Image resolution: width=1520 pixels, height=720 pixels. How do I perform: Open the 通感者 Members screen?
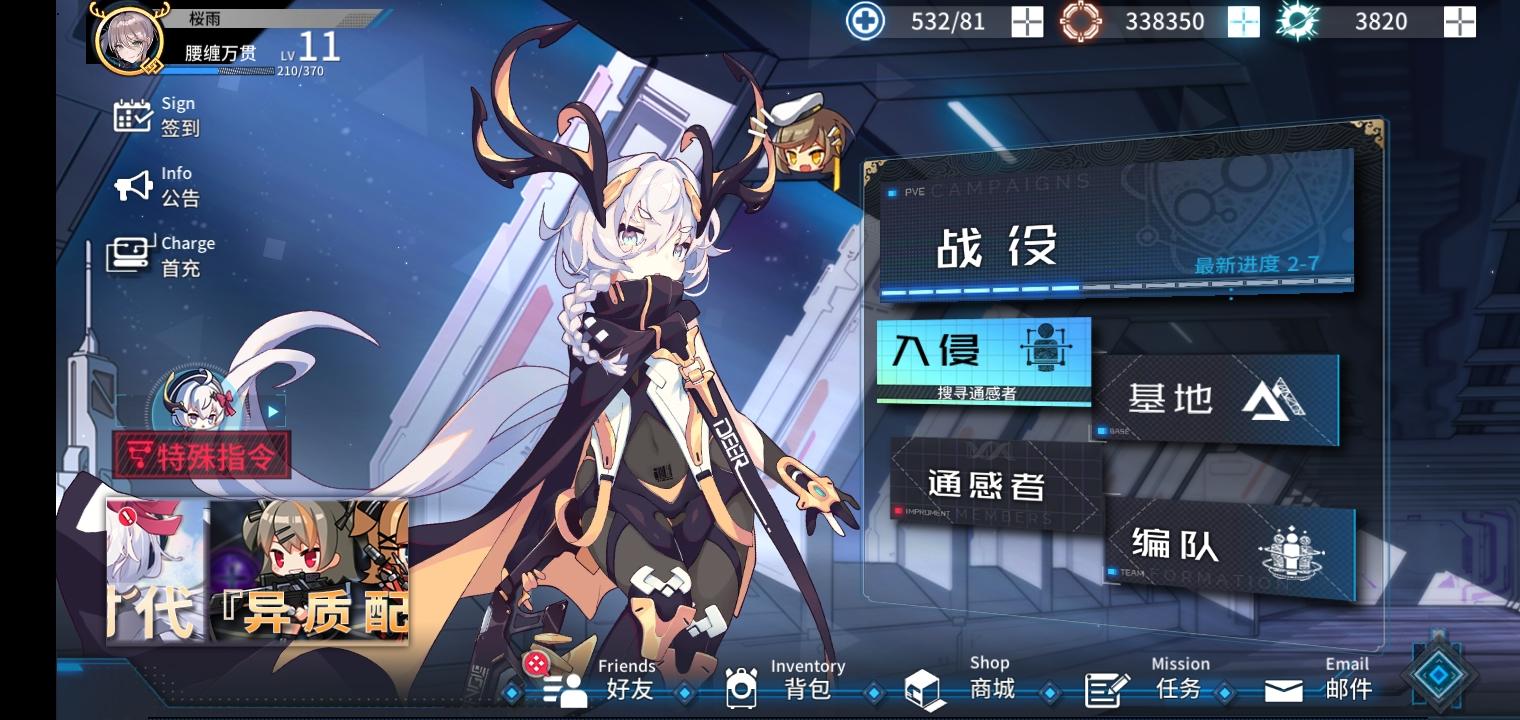pos(990,485)
